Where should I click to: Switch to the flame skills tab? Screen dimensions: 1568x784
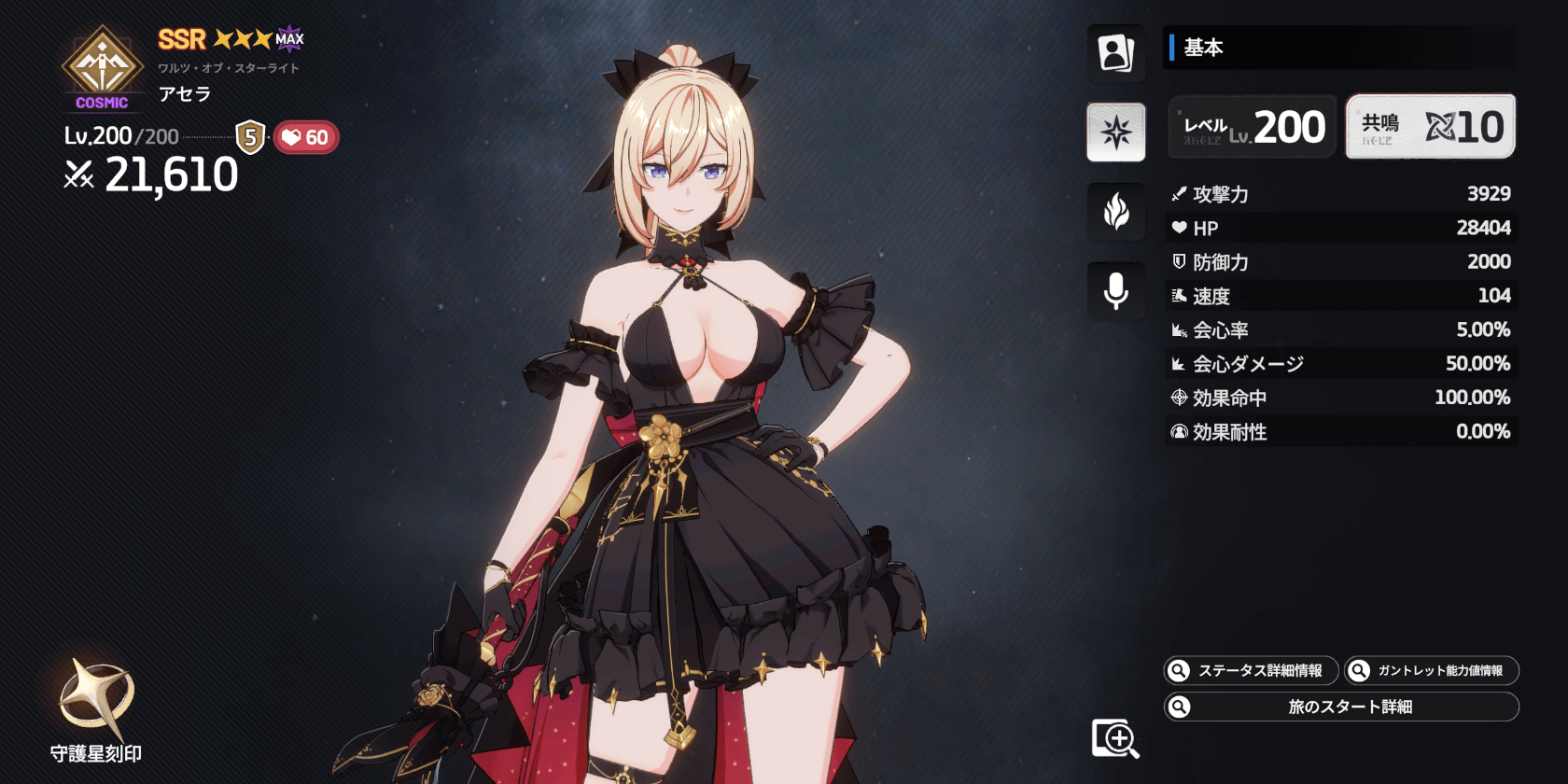(1115, 212)
